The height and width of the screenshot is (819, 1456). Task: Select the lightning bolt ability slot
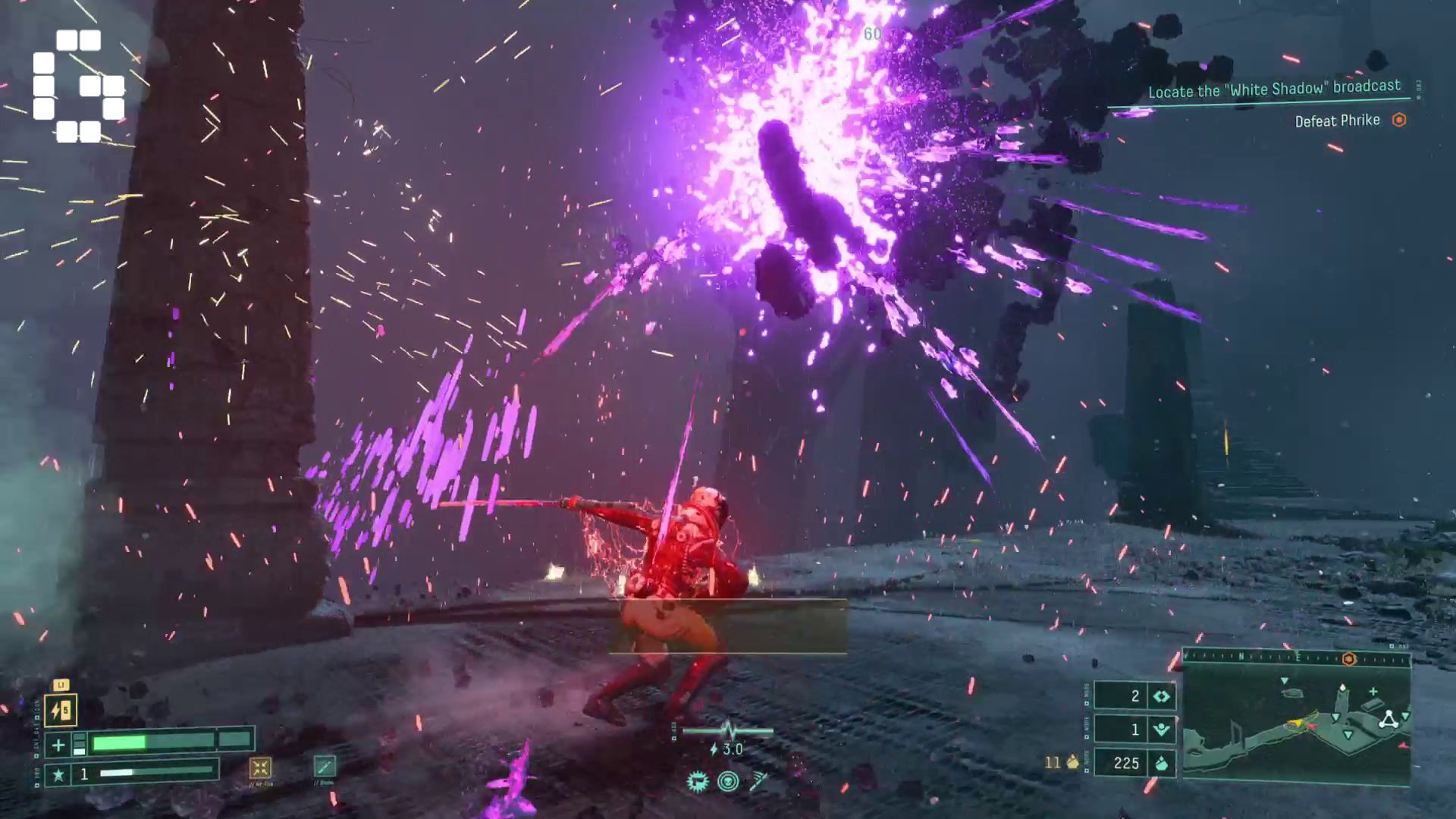click(61, 711)
